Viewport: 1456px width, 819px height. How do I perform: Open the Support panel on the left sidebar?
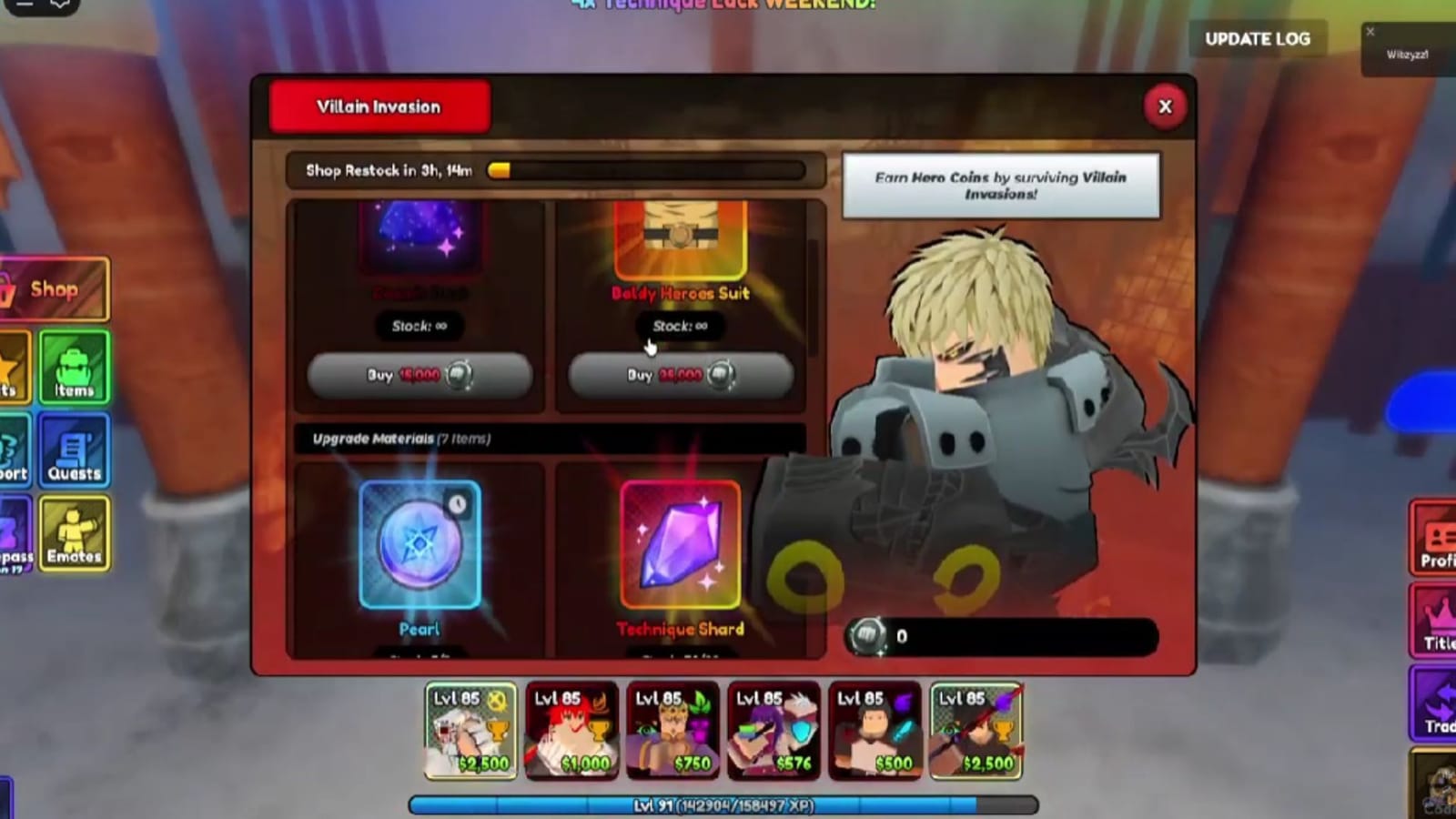point(11,450)
